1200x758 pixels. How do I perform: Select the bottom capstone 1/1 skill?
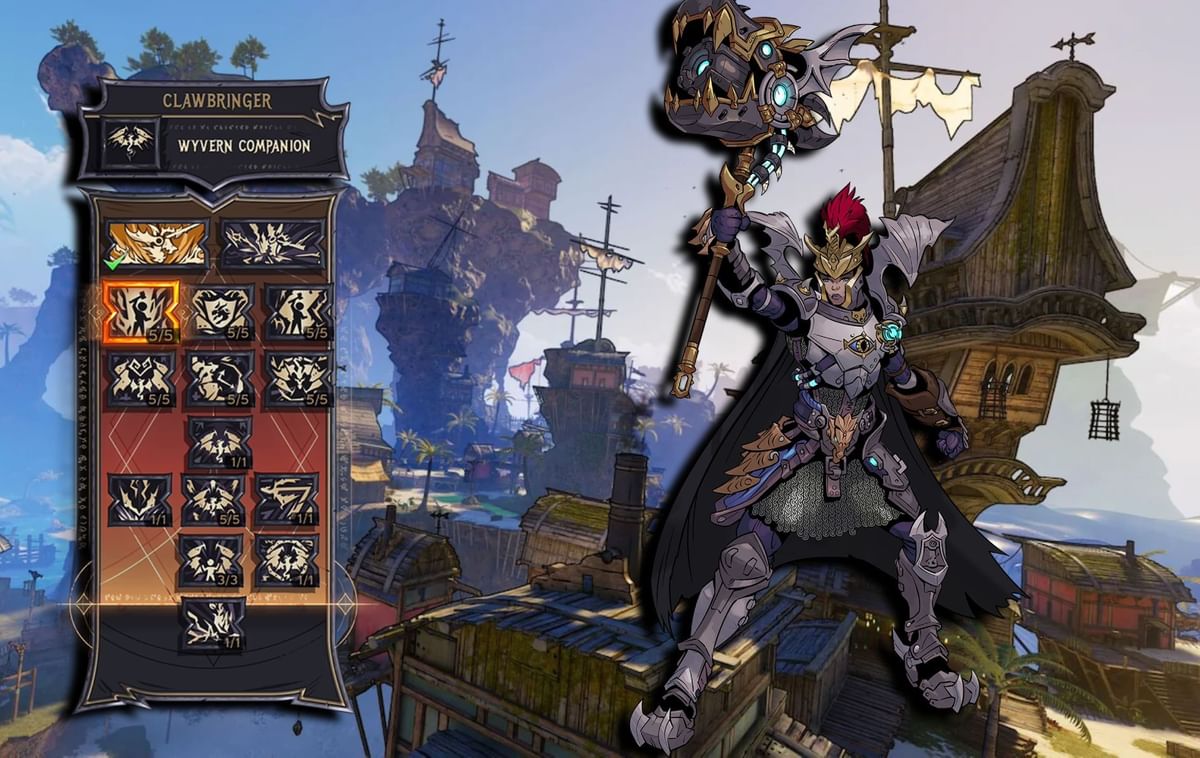coord(213,624)
